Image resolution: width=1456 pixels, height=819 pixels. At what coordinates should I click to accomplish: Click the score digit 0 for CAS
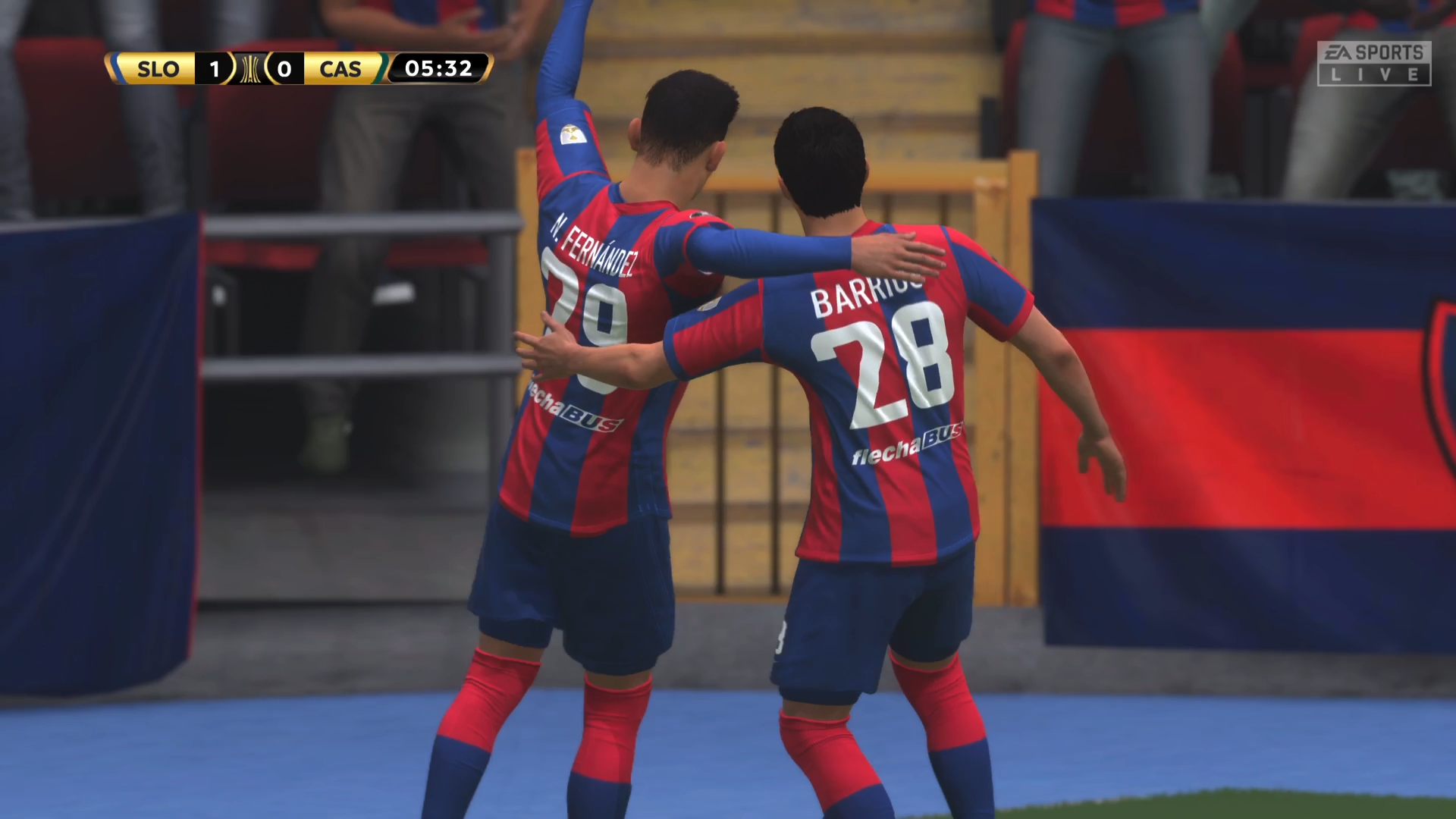285,69
